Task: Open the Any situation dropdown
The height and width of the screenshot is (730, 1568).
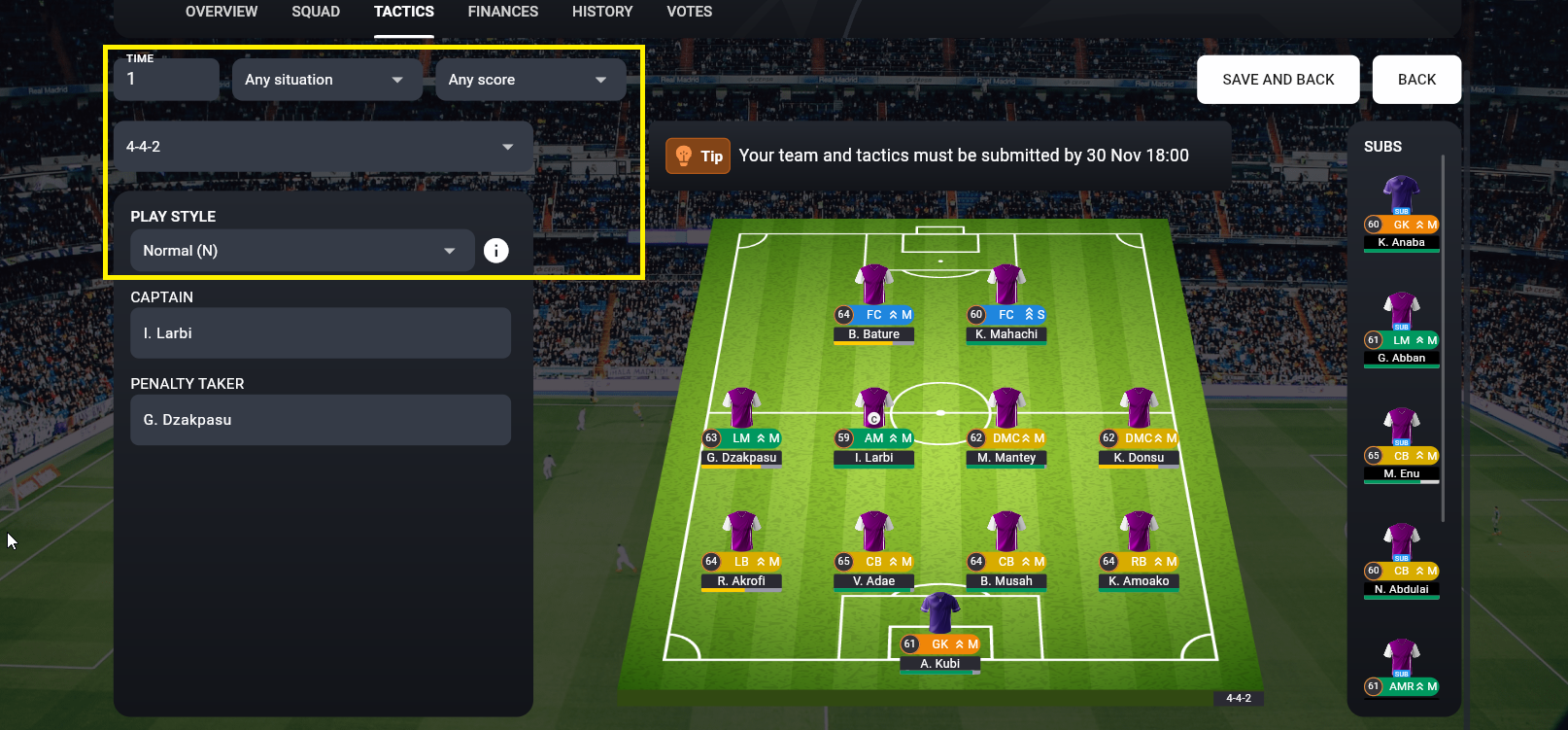Action: click(326, 80)
